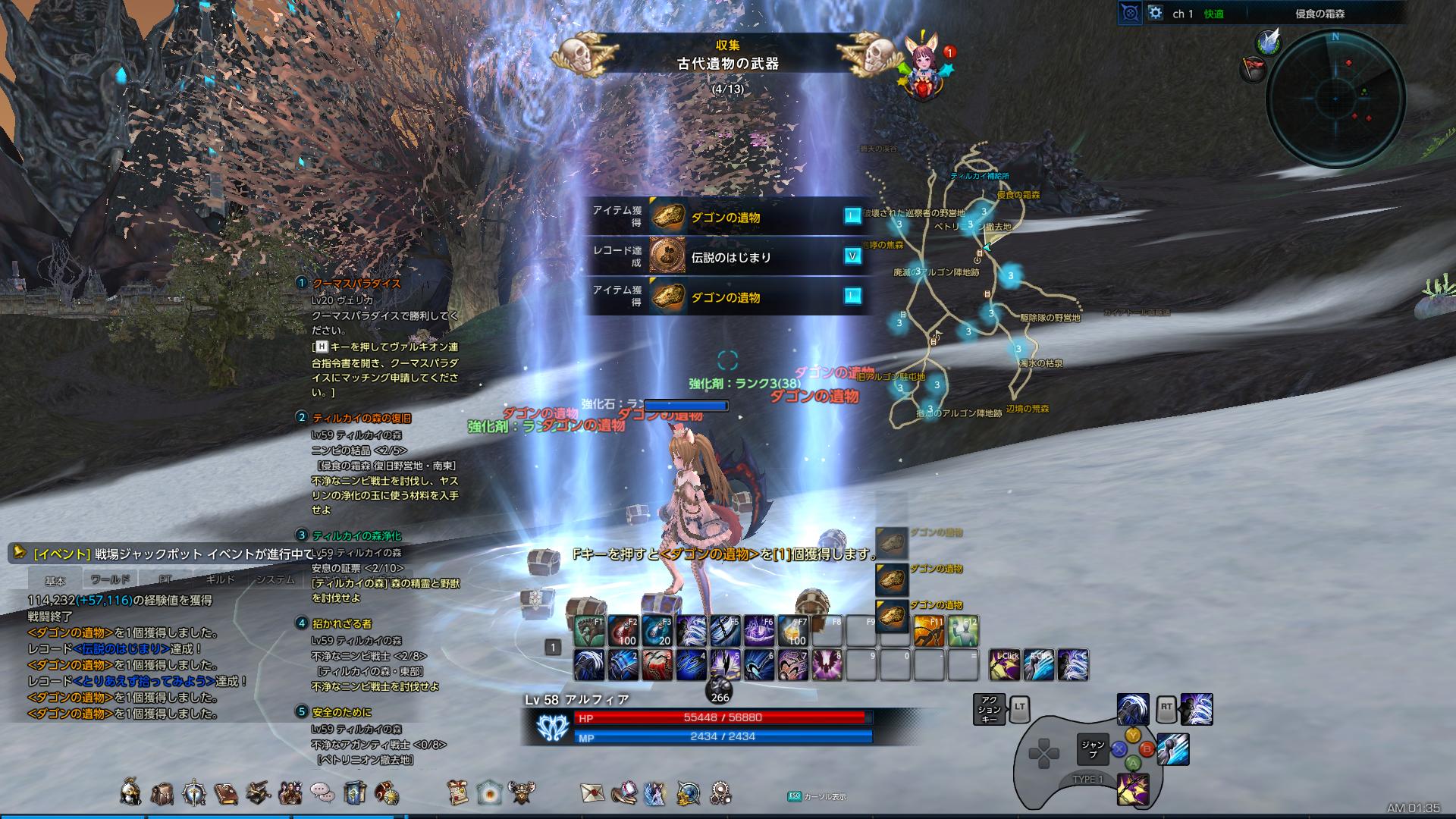1456x819 pixels.
Task: Open the trade broker hand icon
Action: 625,791
